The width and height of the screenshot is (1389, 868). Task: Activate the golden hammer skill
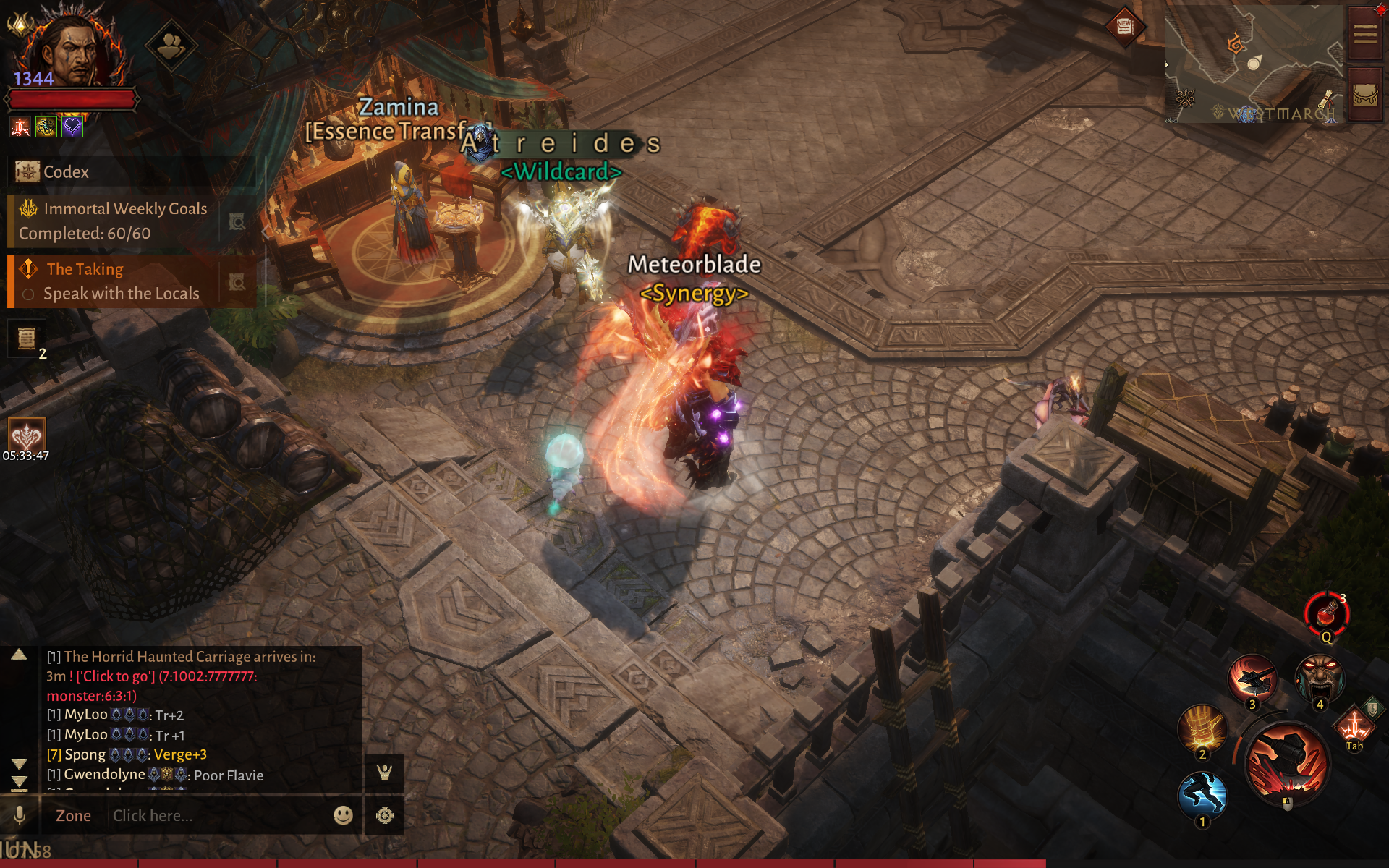coord(1202,729)
